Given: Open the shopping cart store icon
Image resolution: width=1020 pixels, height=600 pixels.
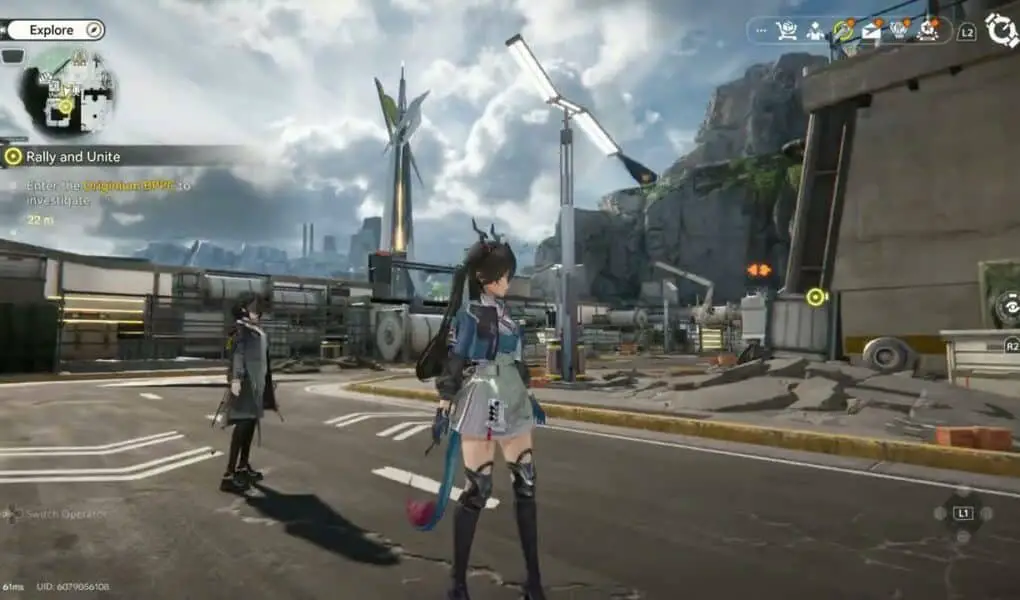Looking at the screenshot, I should 787,31.
